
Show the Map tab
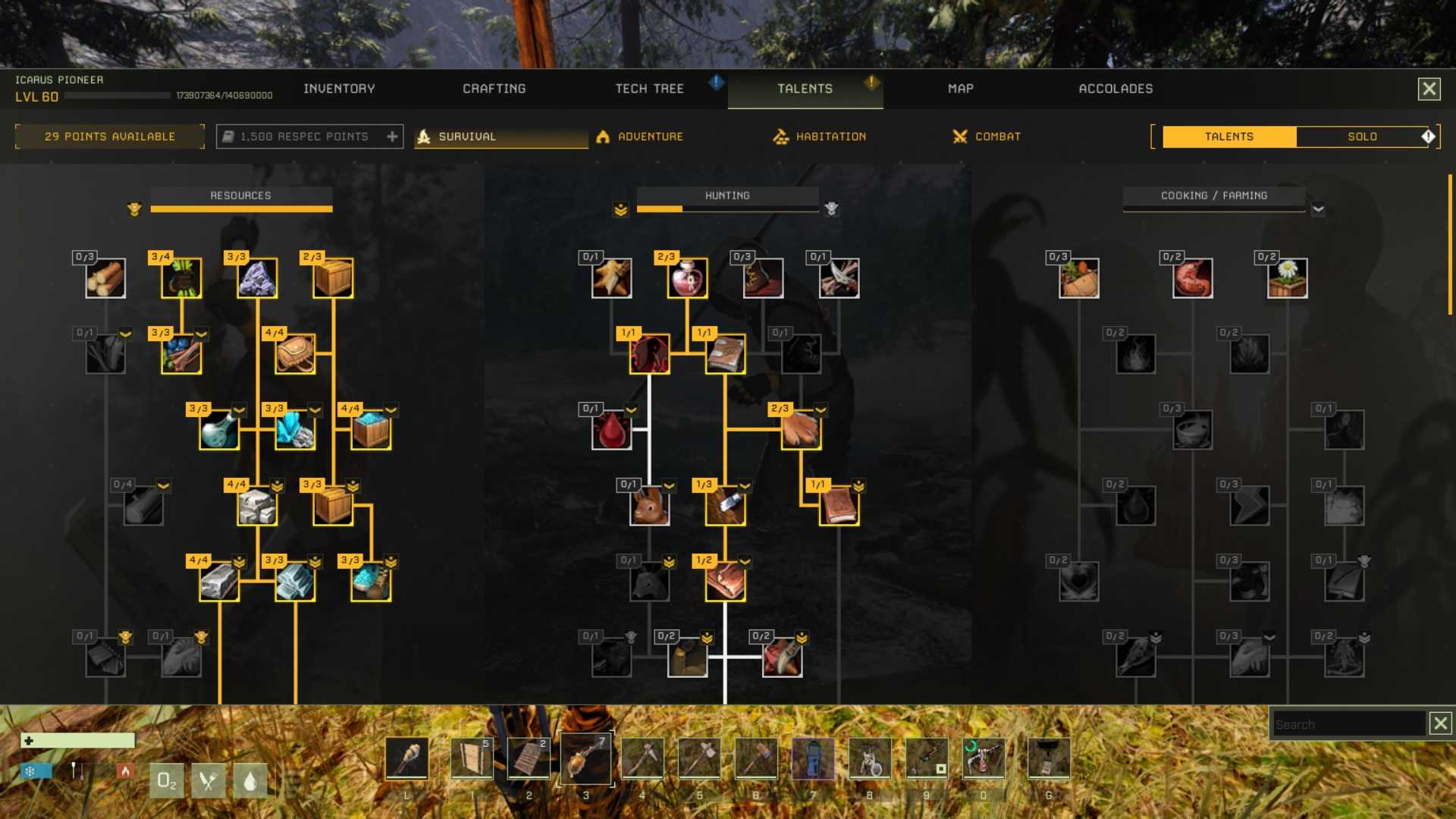pyautogui.click(x=960, y=89)
